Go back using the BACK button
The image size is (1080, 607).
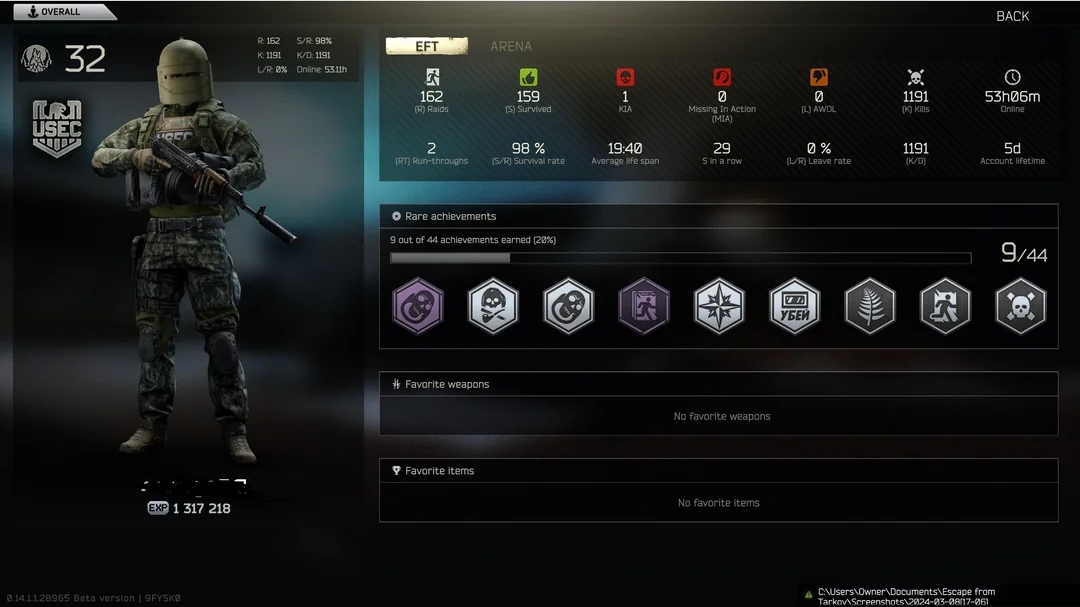[x=1012, y=16]
